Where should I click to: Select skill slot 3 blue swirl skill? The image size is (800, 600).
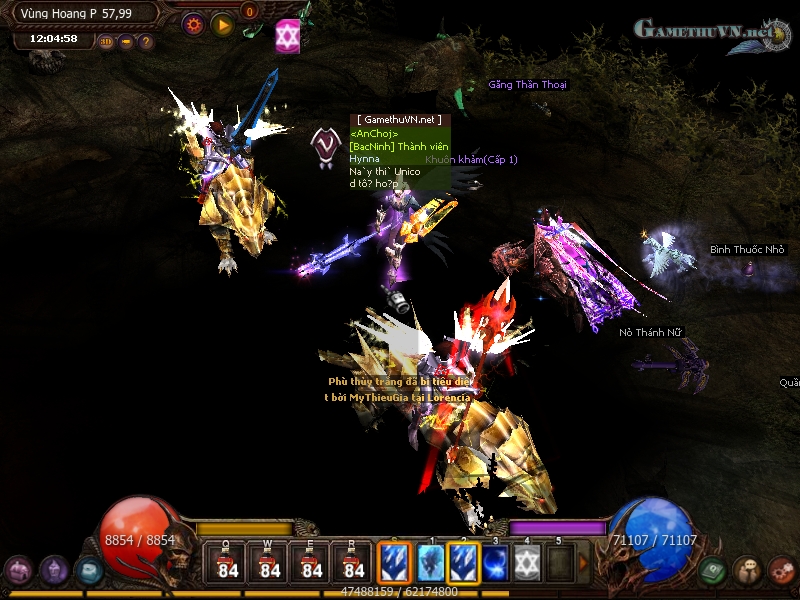point(495,562)
